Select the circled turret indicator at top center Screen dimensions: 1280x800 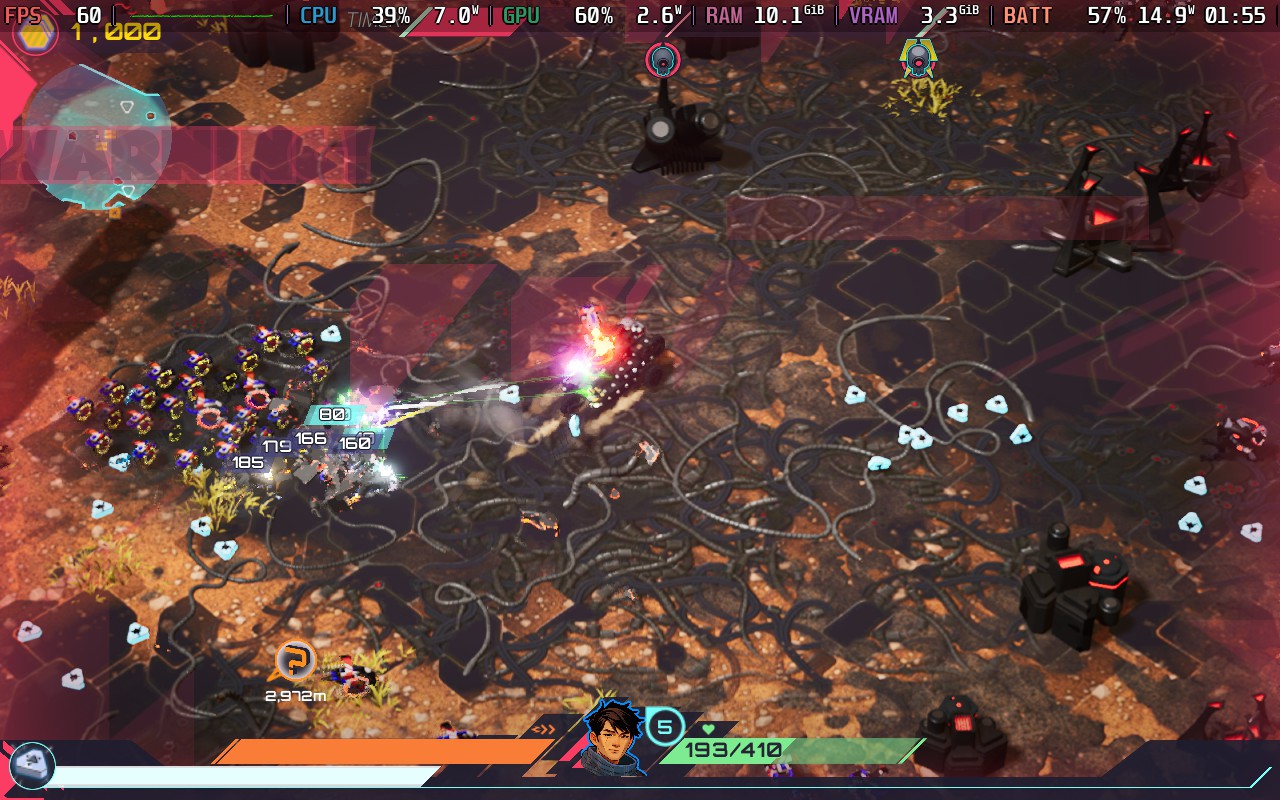click(x=662, y=59)
